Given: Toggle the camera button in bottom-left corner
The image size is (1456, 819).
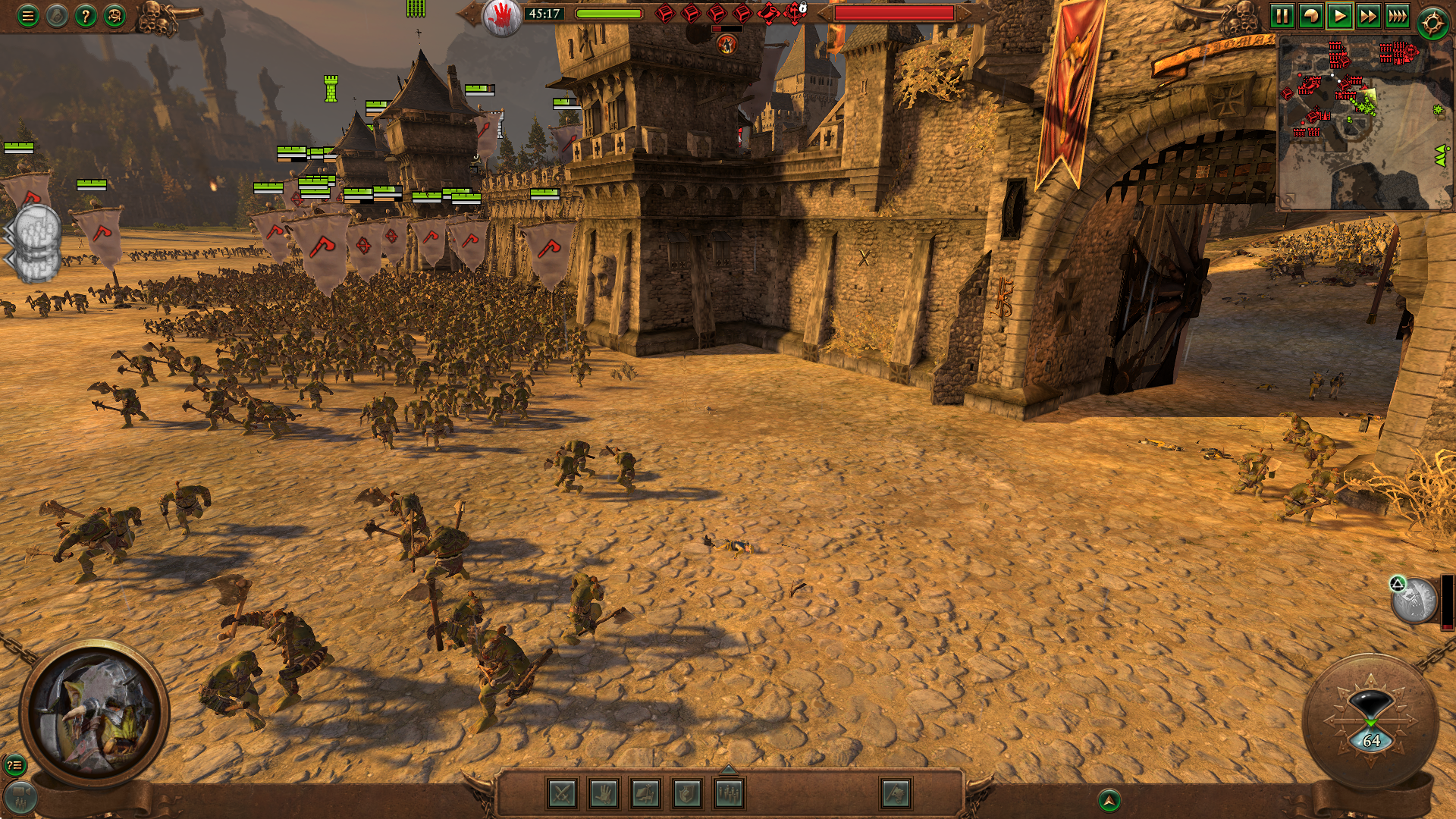Looking at the screenshot, I should 20,798.
